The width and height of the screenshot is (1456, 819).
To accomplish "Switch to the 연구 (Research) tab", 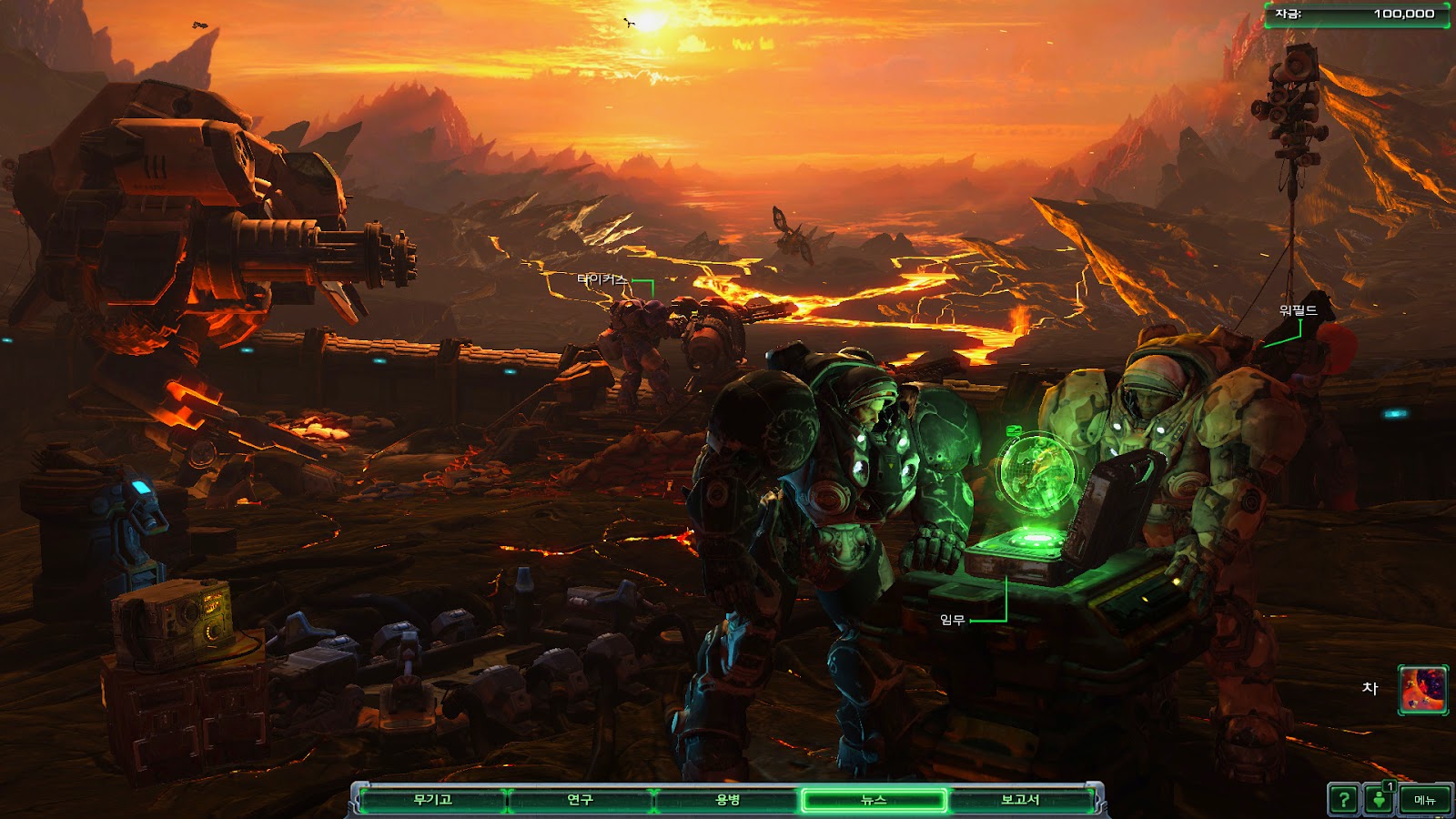I will (x=580, y=800).
